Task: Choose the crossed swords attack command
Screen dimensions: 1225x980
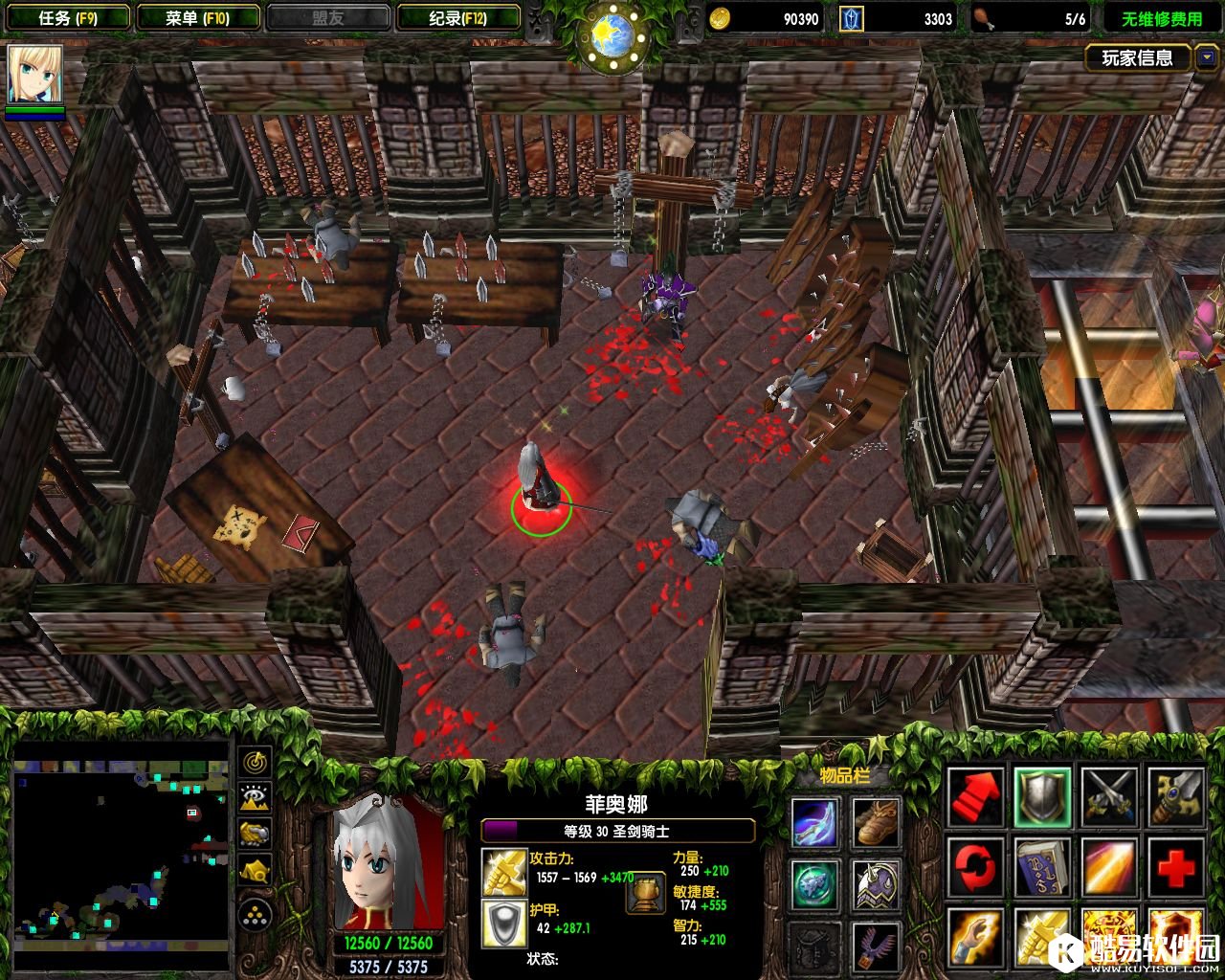Action: (x=1108, y=797)
